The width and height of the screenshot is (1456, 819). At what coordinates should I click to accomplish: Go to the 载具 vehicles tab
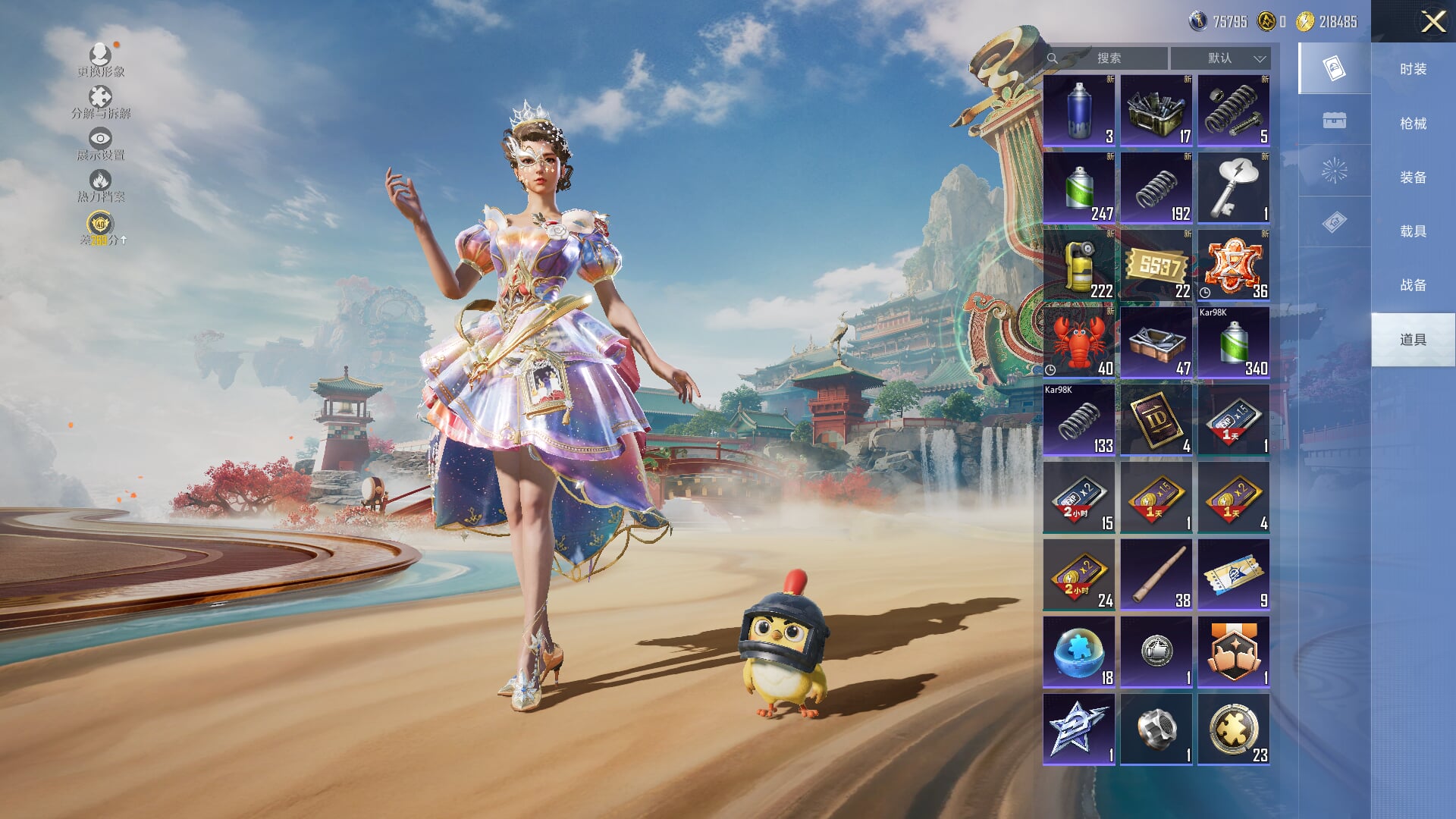1413,231
